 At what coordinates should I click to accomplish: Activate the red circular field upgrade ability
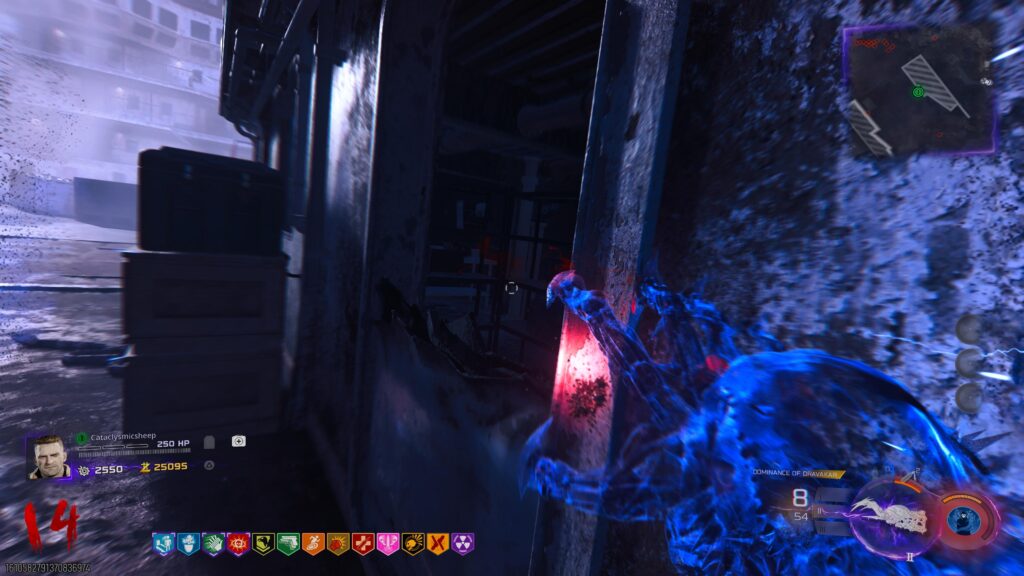[967, 519]
